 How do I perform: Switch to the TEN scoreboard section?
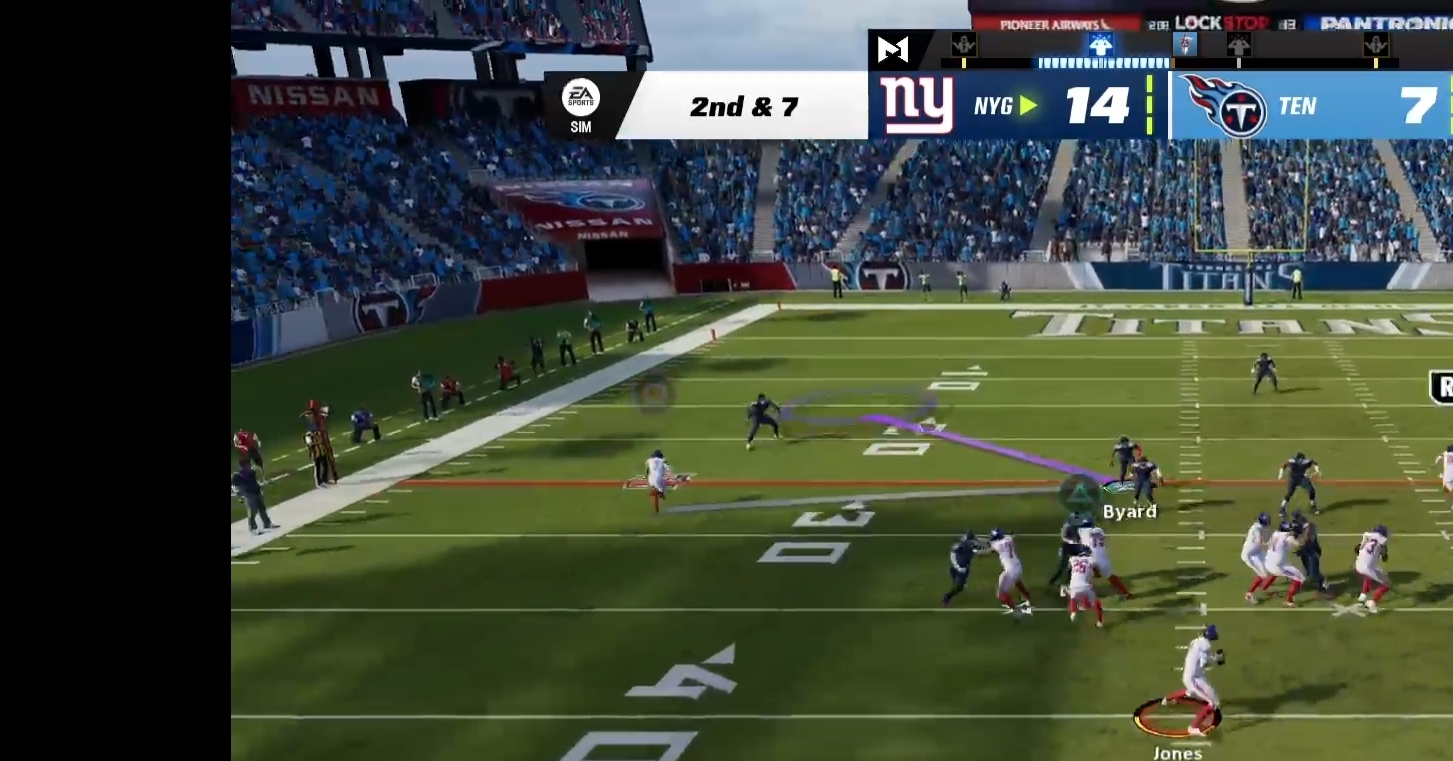(x=1297, y=106)
